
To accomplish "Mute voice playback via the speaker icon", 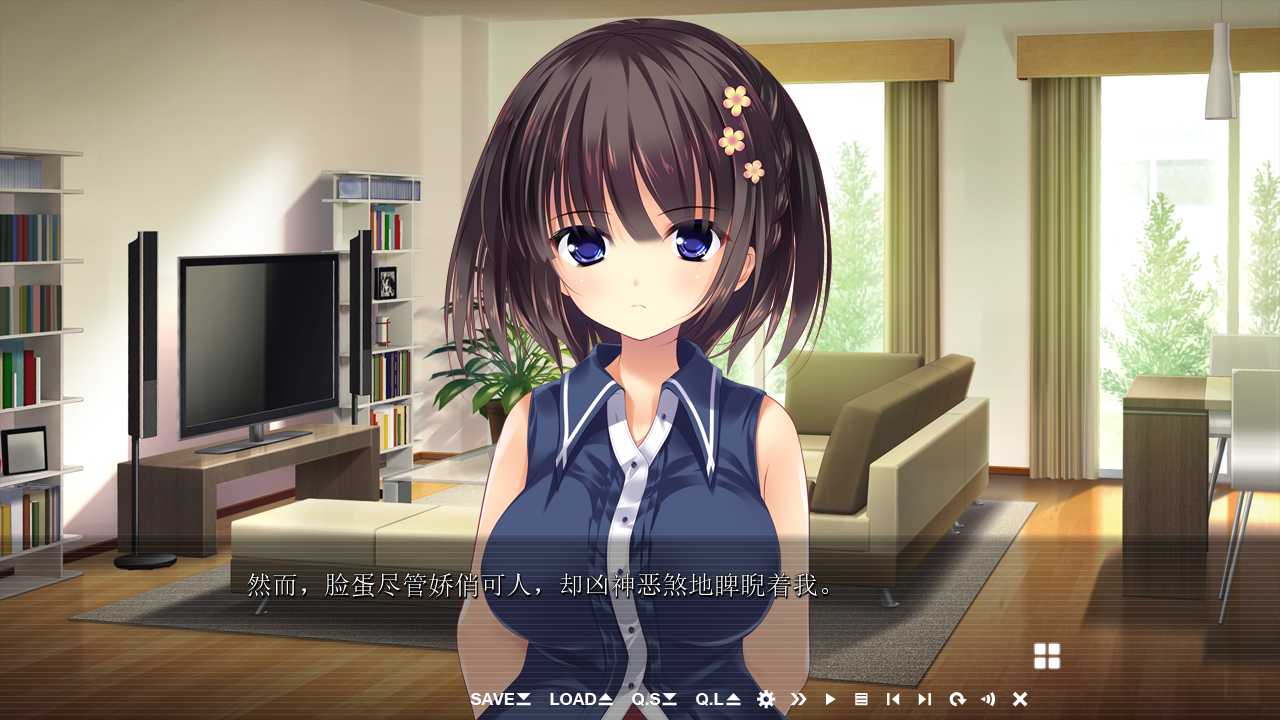I will [x=989, y=700].
